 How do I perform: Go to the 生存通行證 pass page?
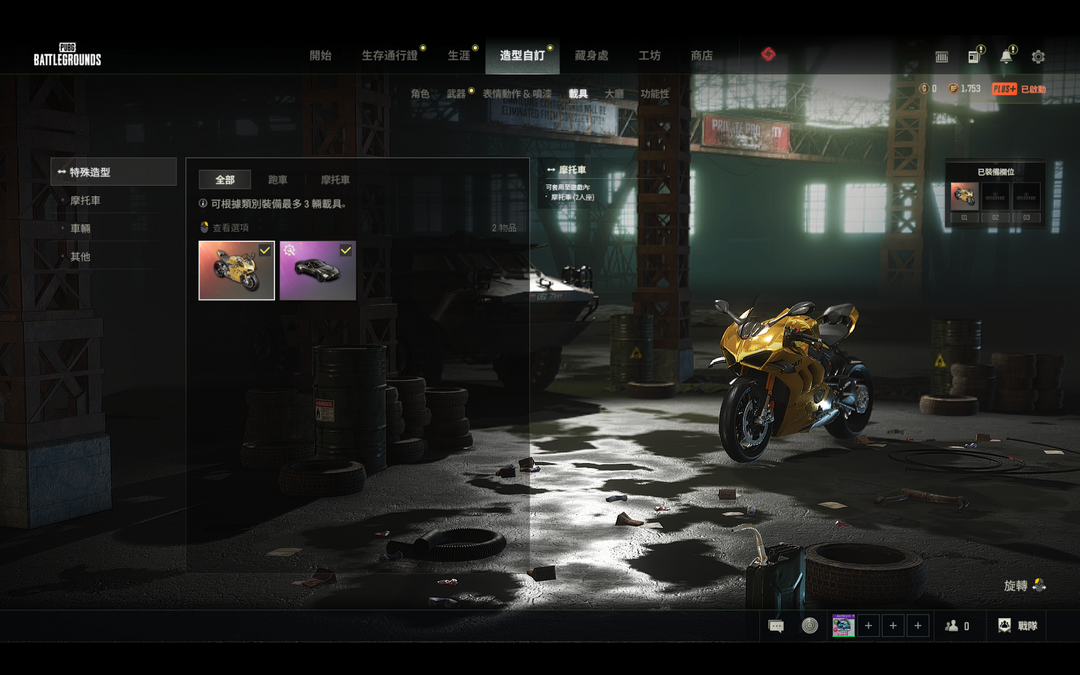point(389,56)
